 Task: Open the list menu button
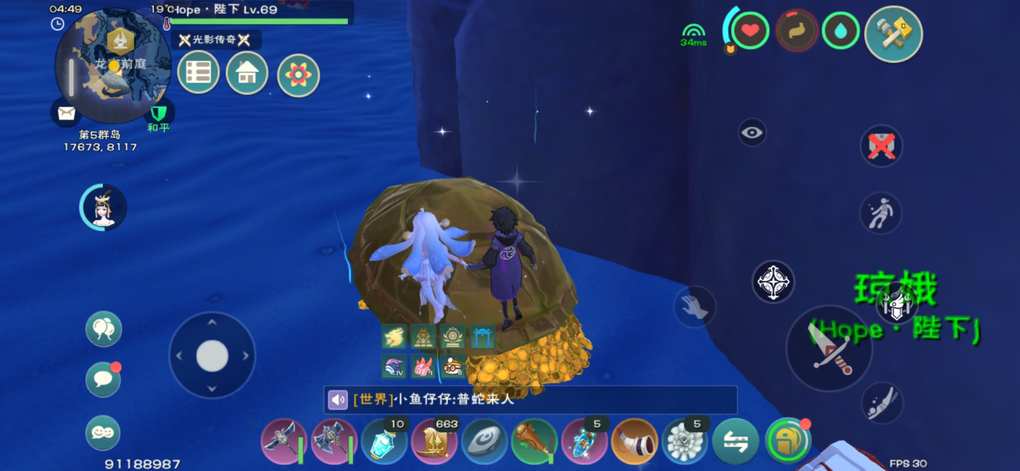[x=198, y=73]
